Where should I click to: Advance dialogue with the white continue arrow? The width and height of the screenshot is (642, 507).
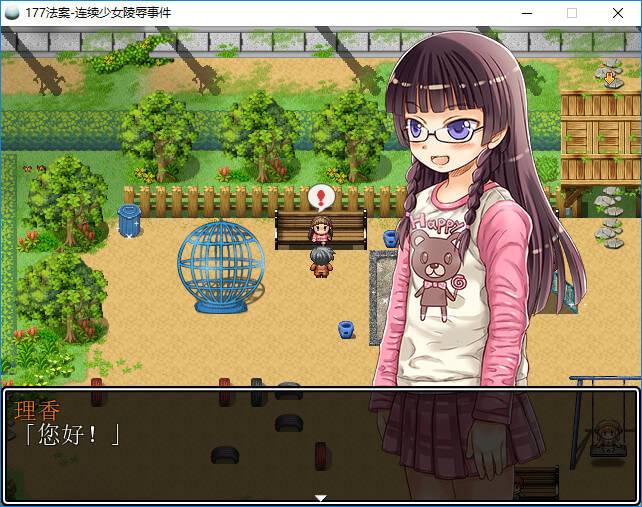pyautogui.click(x=320, y=497)
